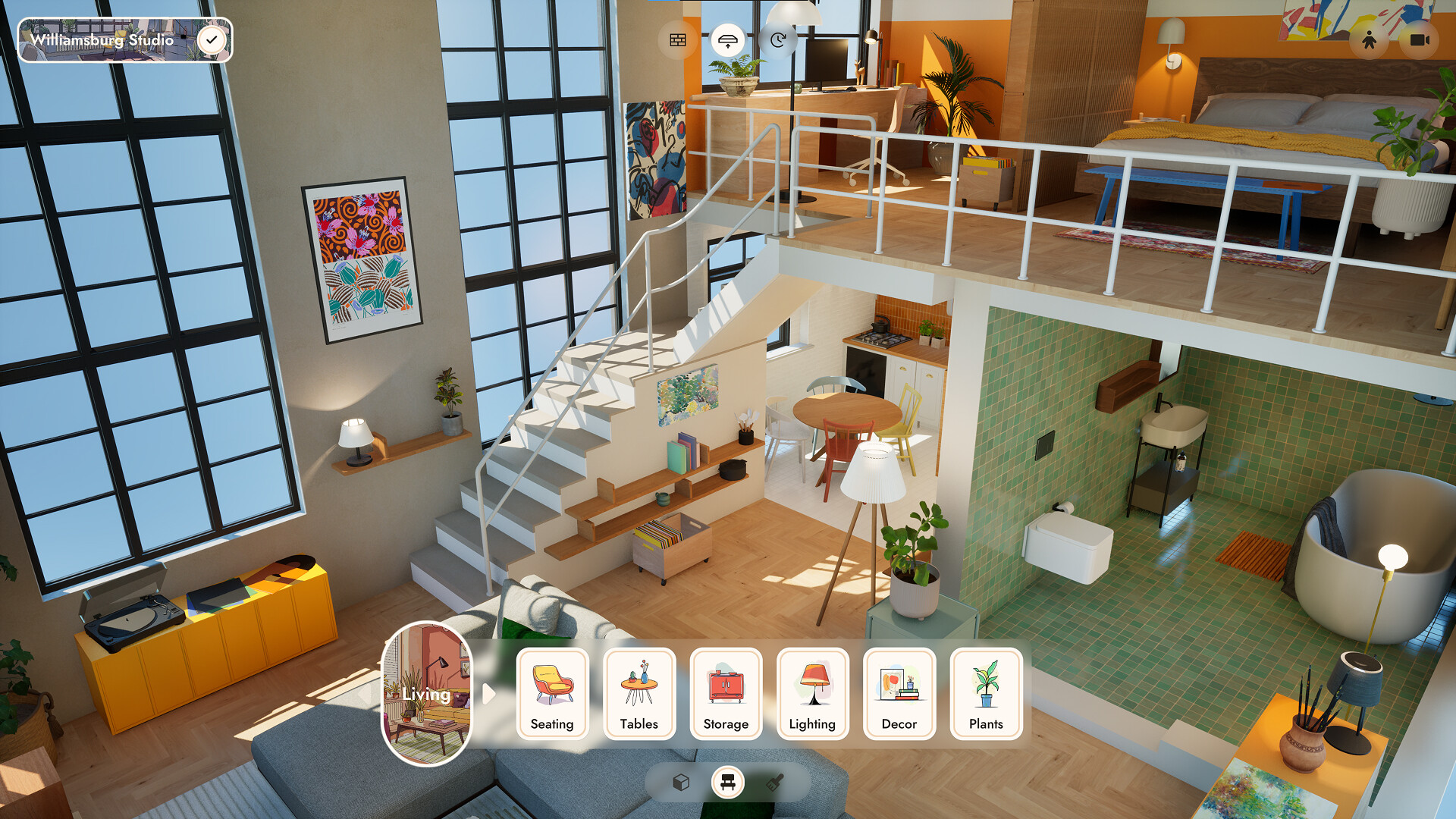This screenshot has height=819, width=1456.
Task: Toggle the checkmark next to Williamsburg Studio
Action: point(212,39)
